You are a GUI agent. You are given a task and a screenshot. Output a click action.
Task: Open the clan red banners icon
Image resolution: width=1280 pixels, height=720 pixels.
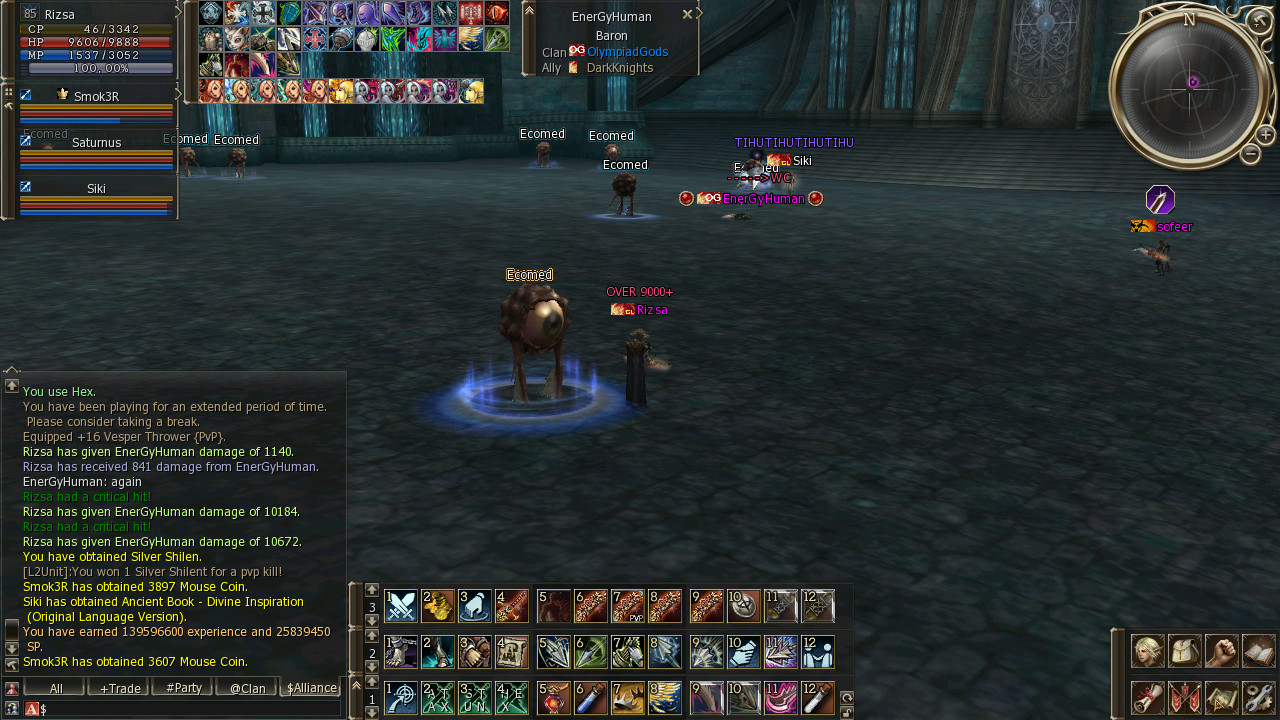coord(1185,697)
